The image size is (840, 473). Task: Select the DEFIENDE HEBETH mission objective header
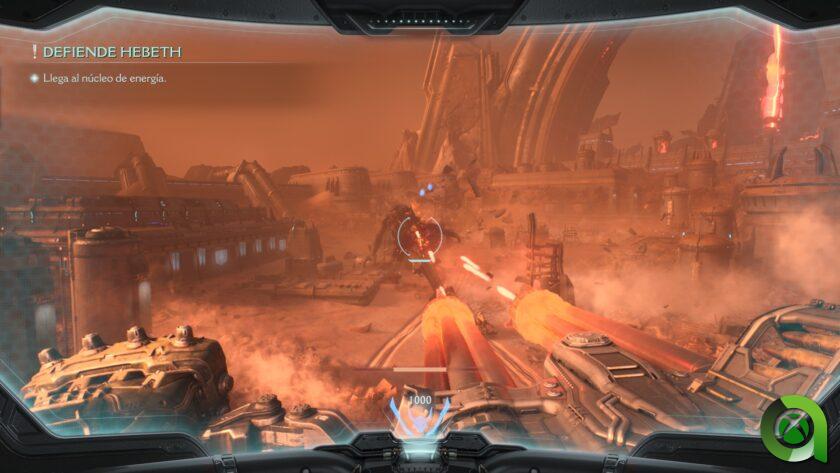(x=112, y=52)
